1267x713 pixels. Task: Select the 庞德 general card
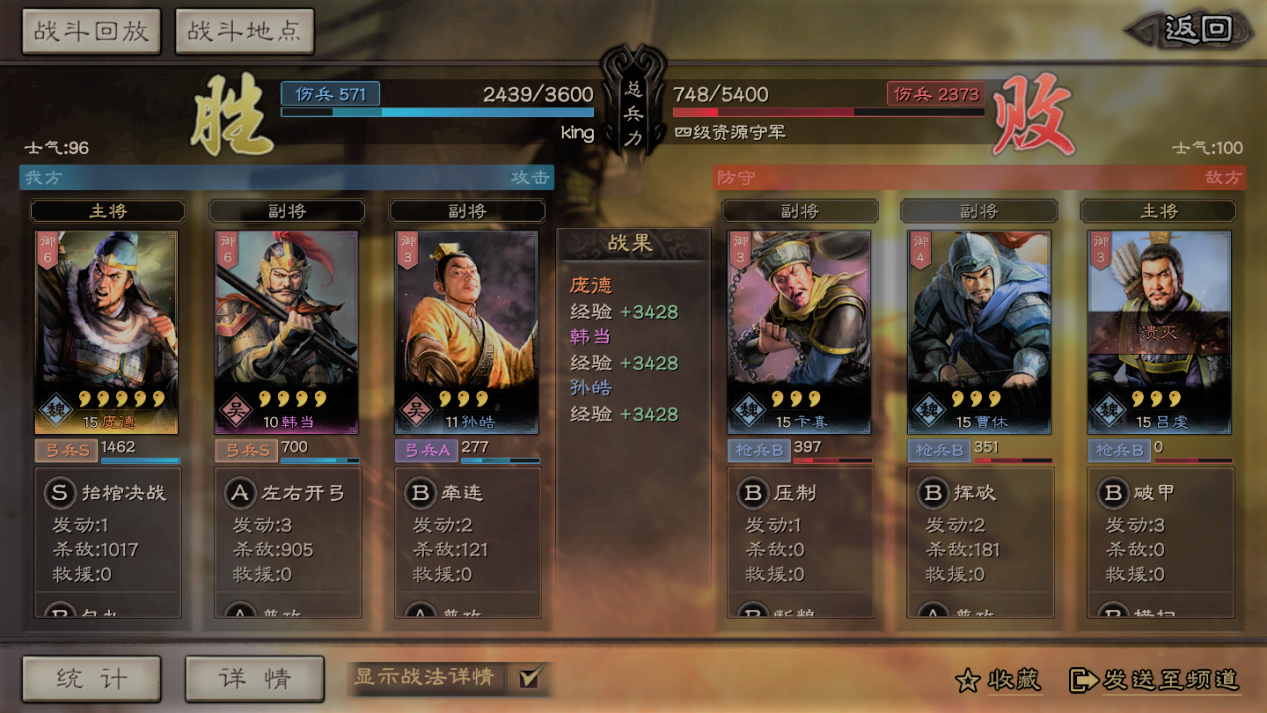pos(106,332)
